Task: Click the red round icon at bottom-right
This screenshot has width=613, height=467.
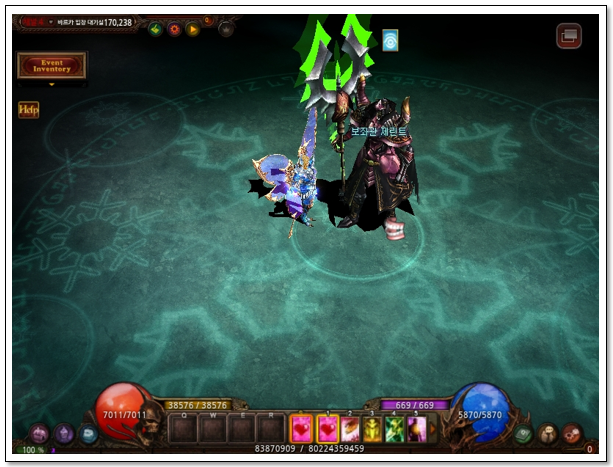Action: click(x=571, y=434)
